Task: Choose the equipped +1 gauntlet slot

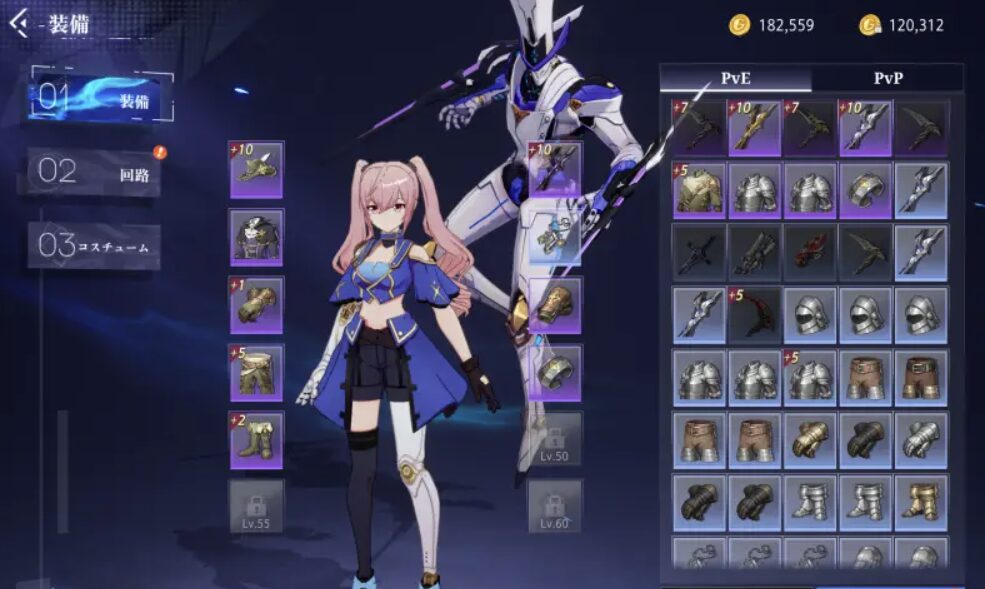Action: [256, 305]
